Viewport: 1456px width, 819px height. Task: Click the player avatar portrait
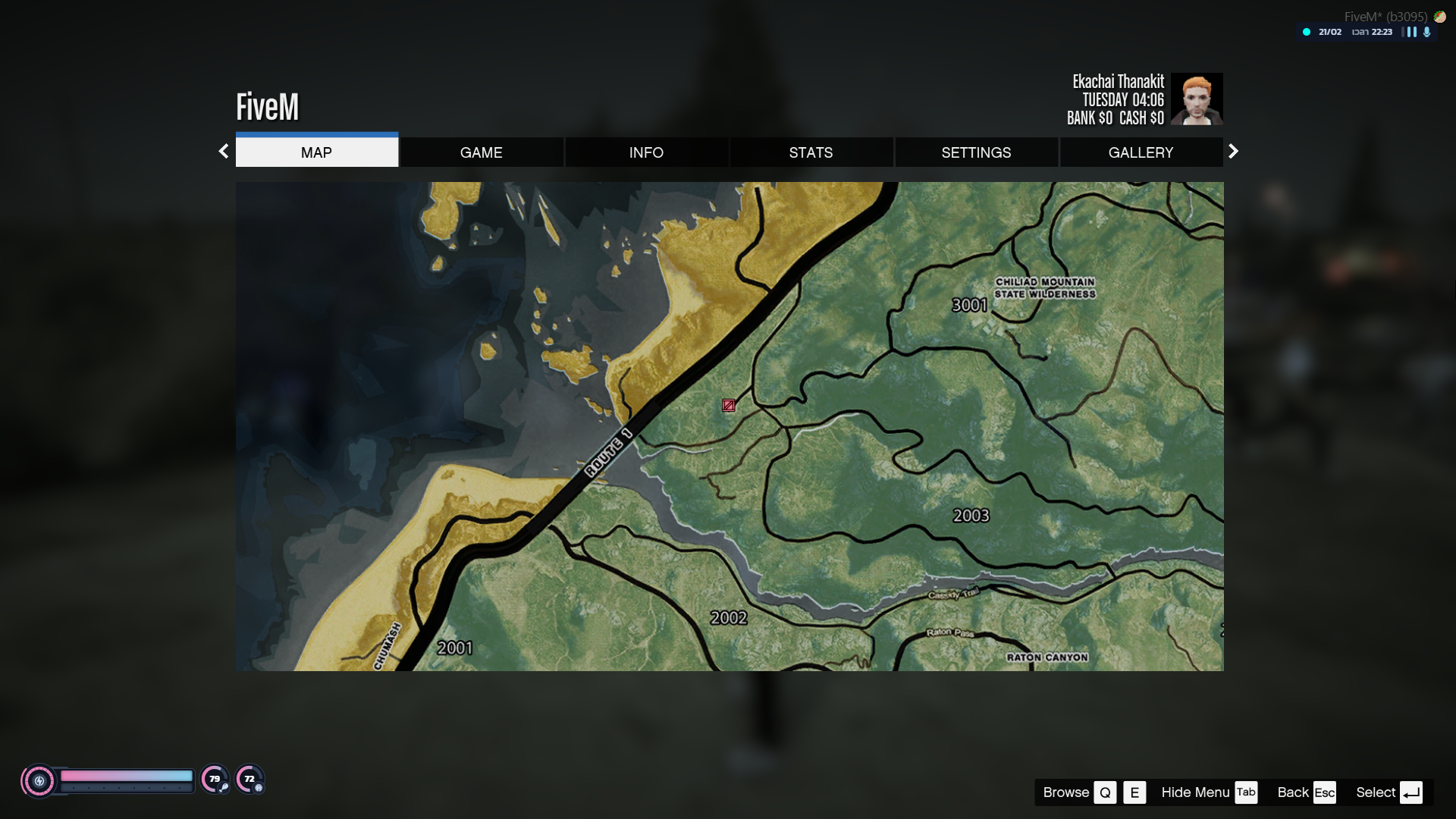point(1197,99)
